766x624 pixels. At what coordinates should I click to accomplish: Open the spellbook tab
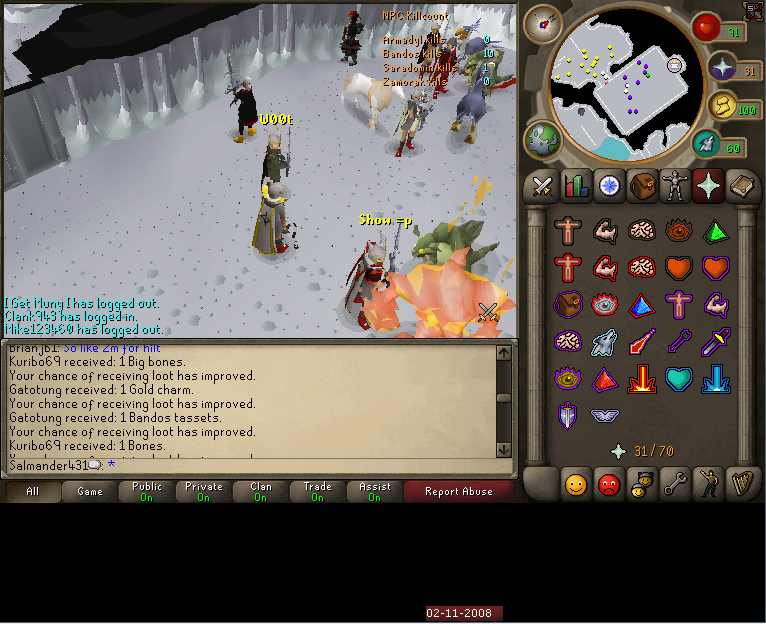click(x=743, y=186)
